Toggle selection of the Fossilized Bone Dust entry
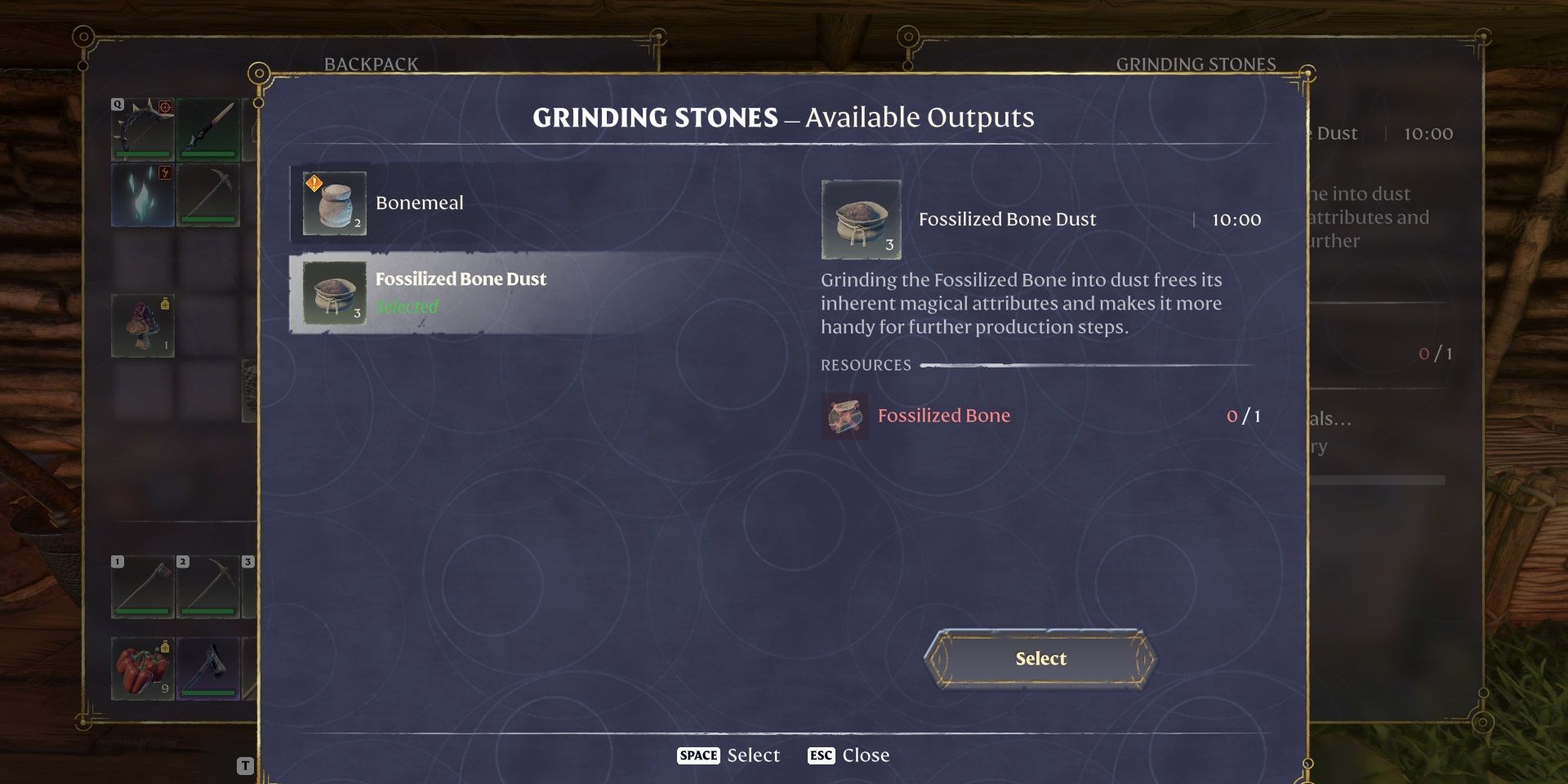1568x784 pixels. coord(490,292)
